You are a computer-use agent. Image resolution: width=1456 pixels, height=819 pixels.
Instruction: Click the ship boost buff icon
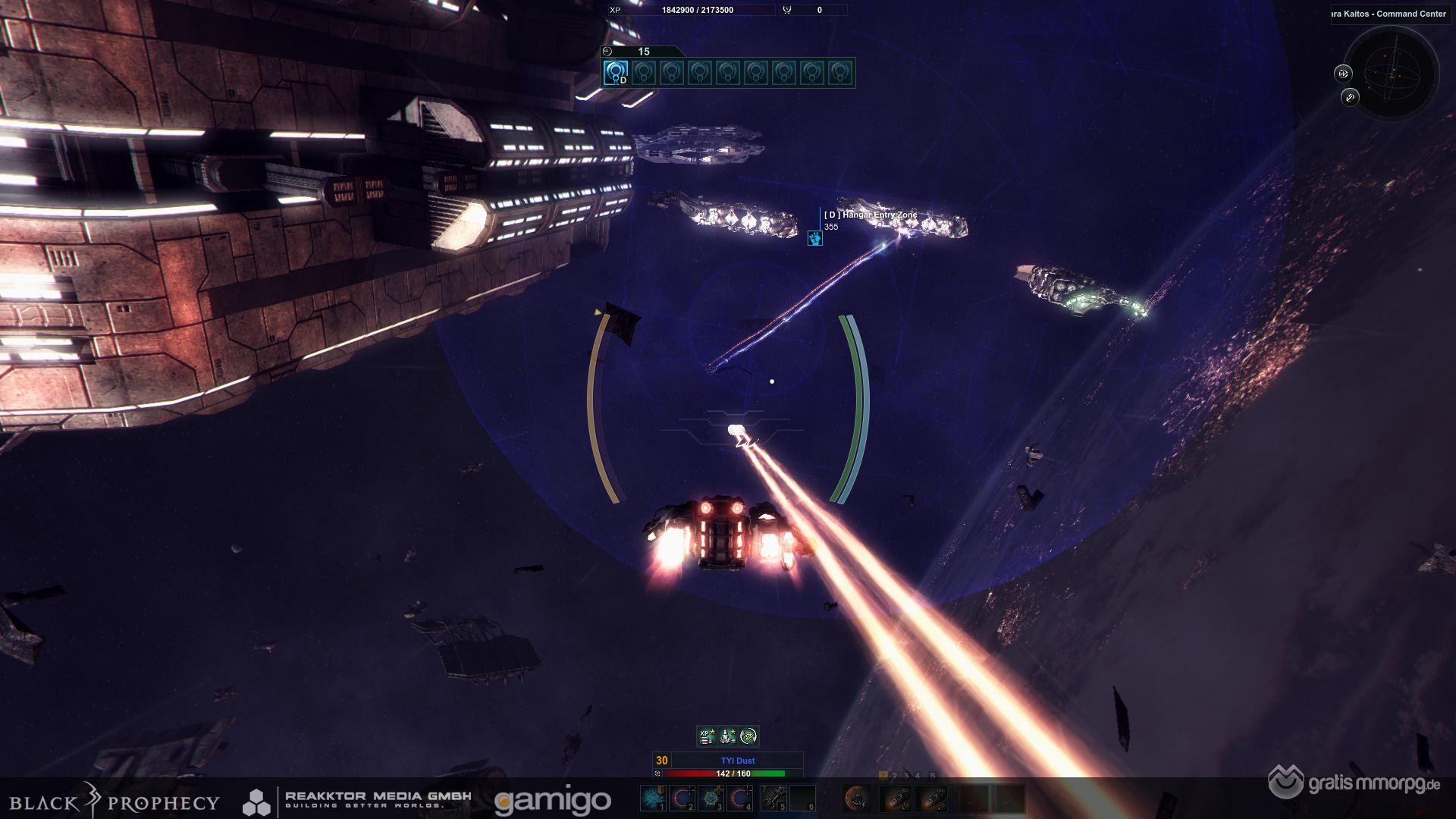(727, 736)
